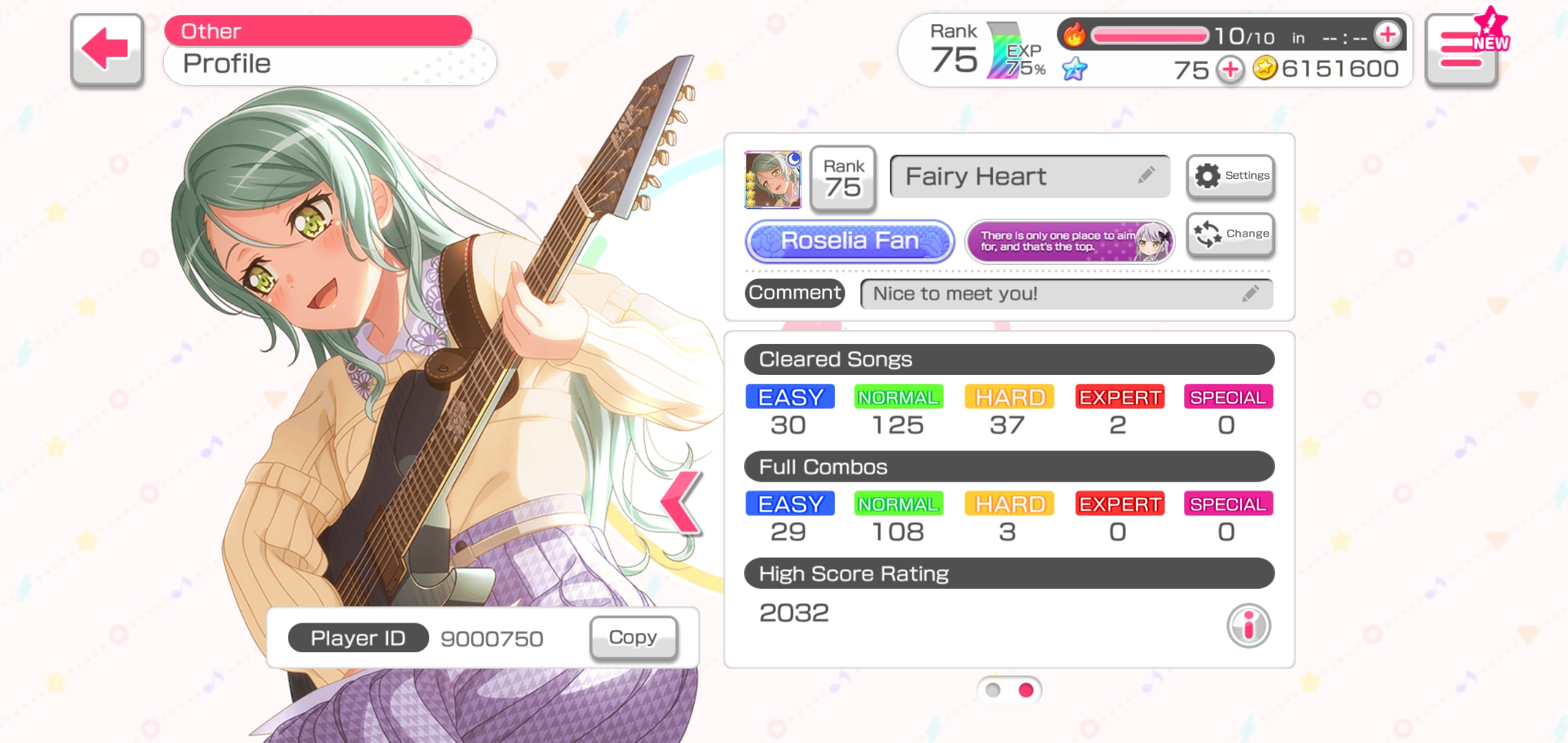1568x743 pixels.
Task: Buy more stars with the plus button
Action: pos(1230,69)
